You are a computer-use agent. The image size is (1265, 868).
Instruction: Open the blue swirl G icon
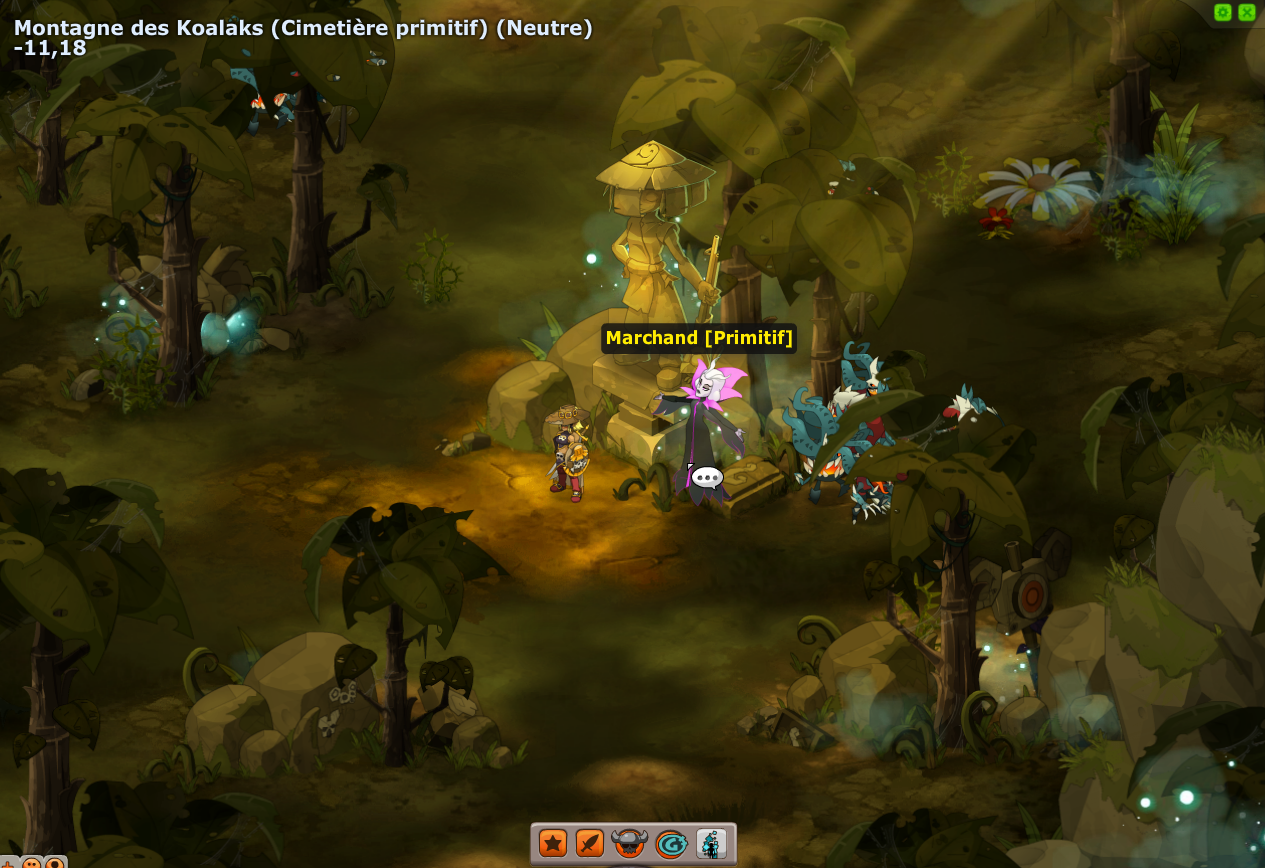(x=670, y=844)
